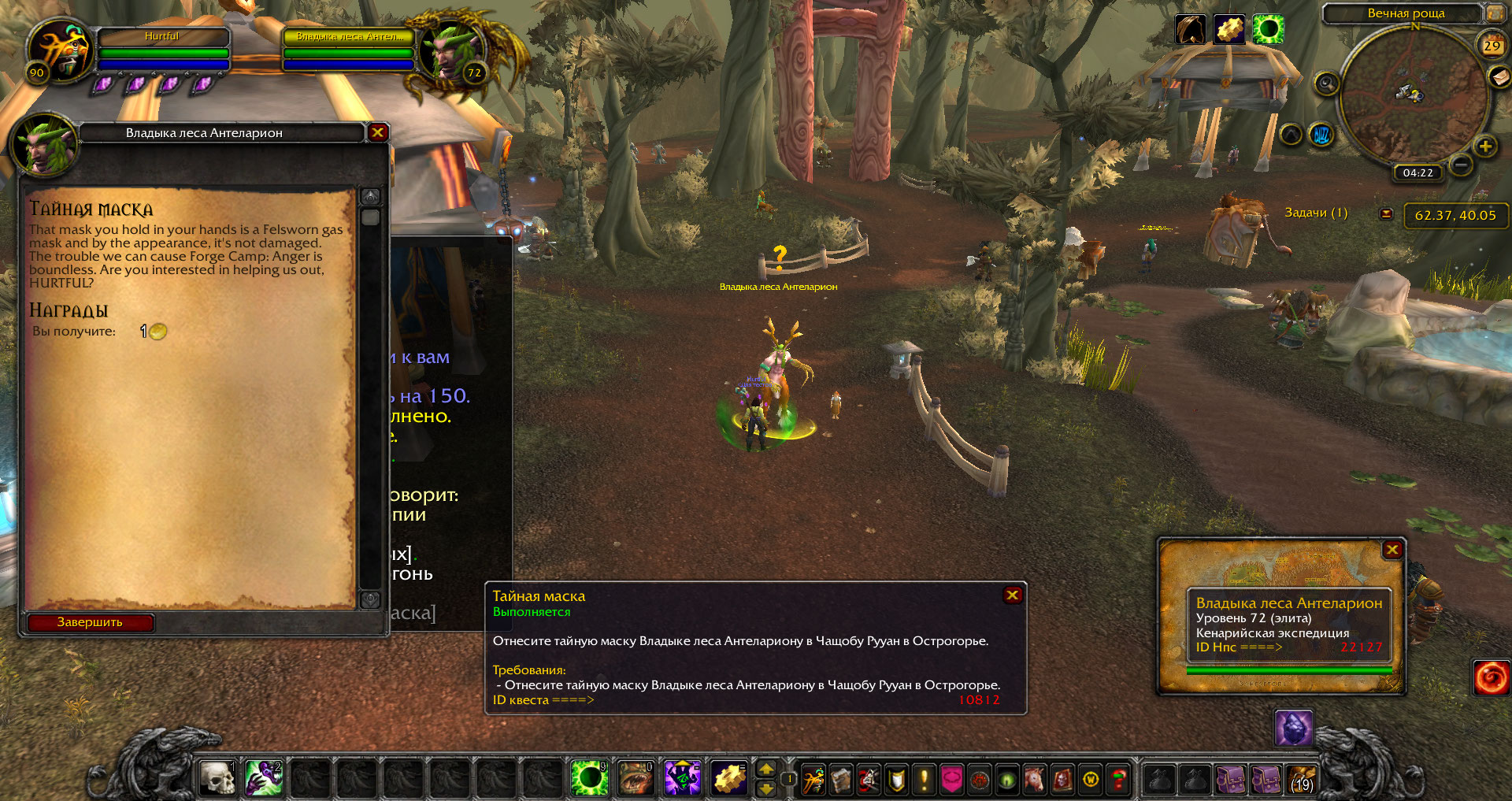The height and width of the screenshot is (801, 1512).
Task: Use the white skull action slot
Action: (218, 778)
